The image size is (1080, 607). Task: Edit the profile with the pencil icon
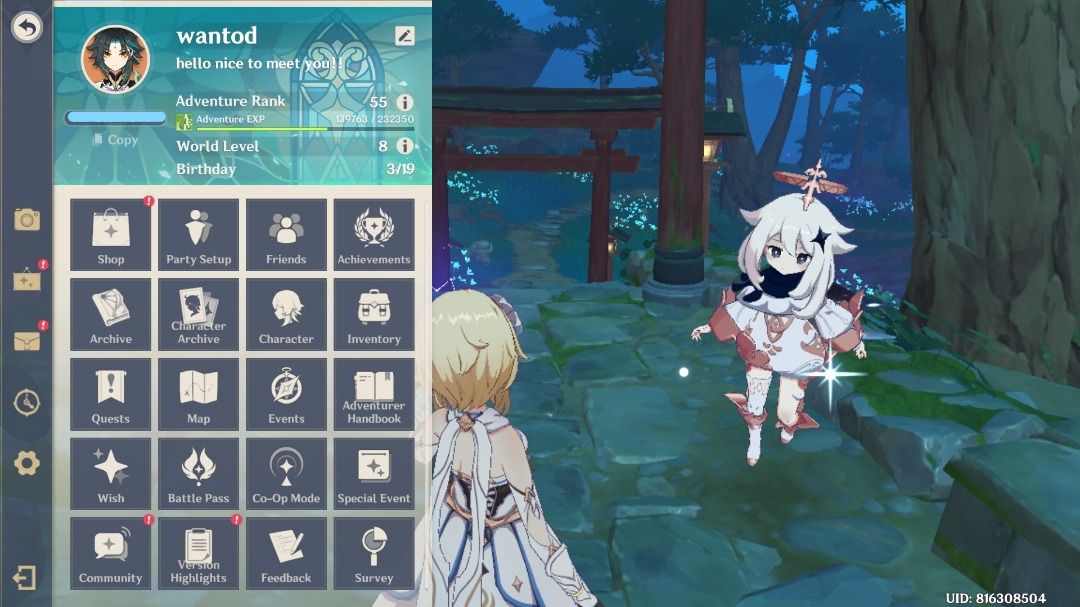(404, 36)
